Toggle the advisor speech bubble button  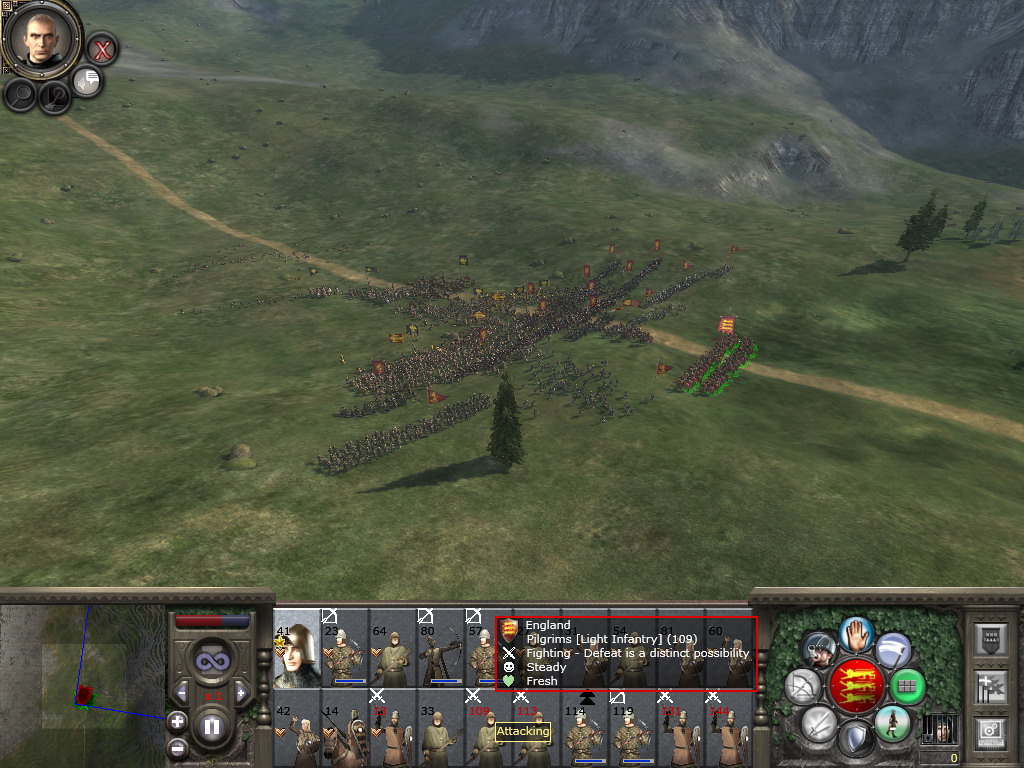click(87, 80)
